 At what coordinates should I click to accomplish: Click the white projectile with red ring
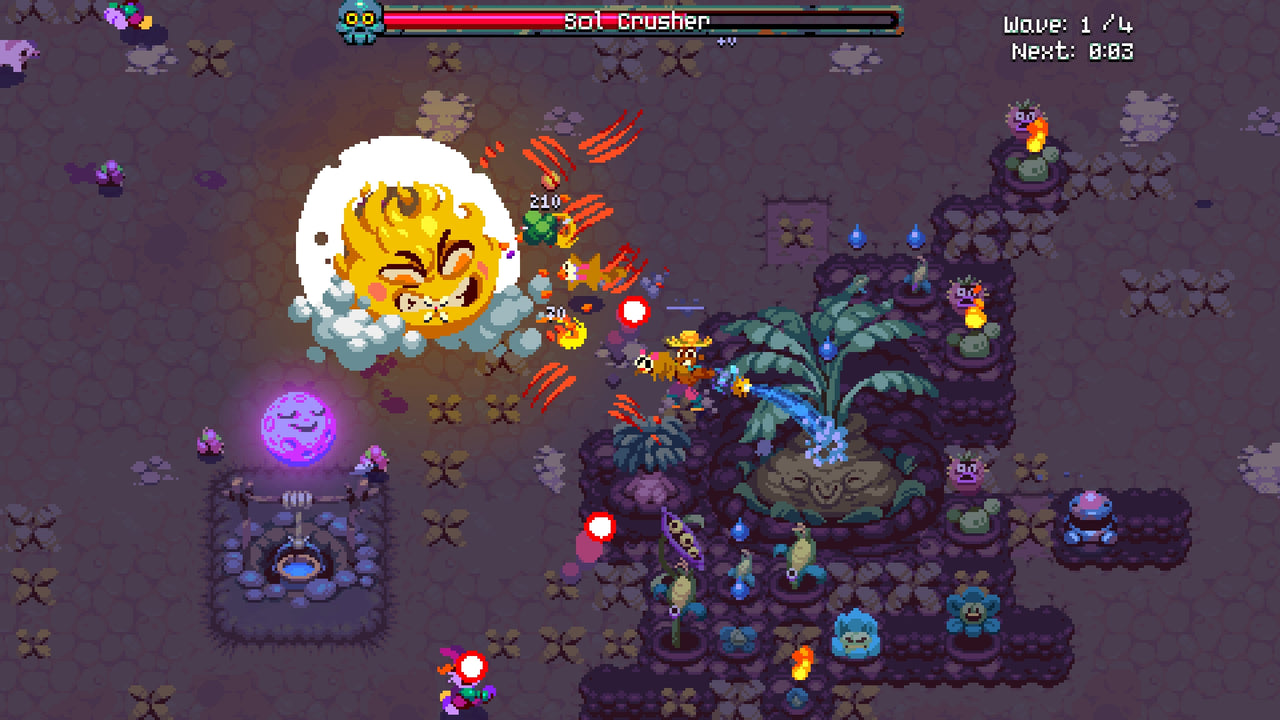633,312
